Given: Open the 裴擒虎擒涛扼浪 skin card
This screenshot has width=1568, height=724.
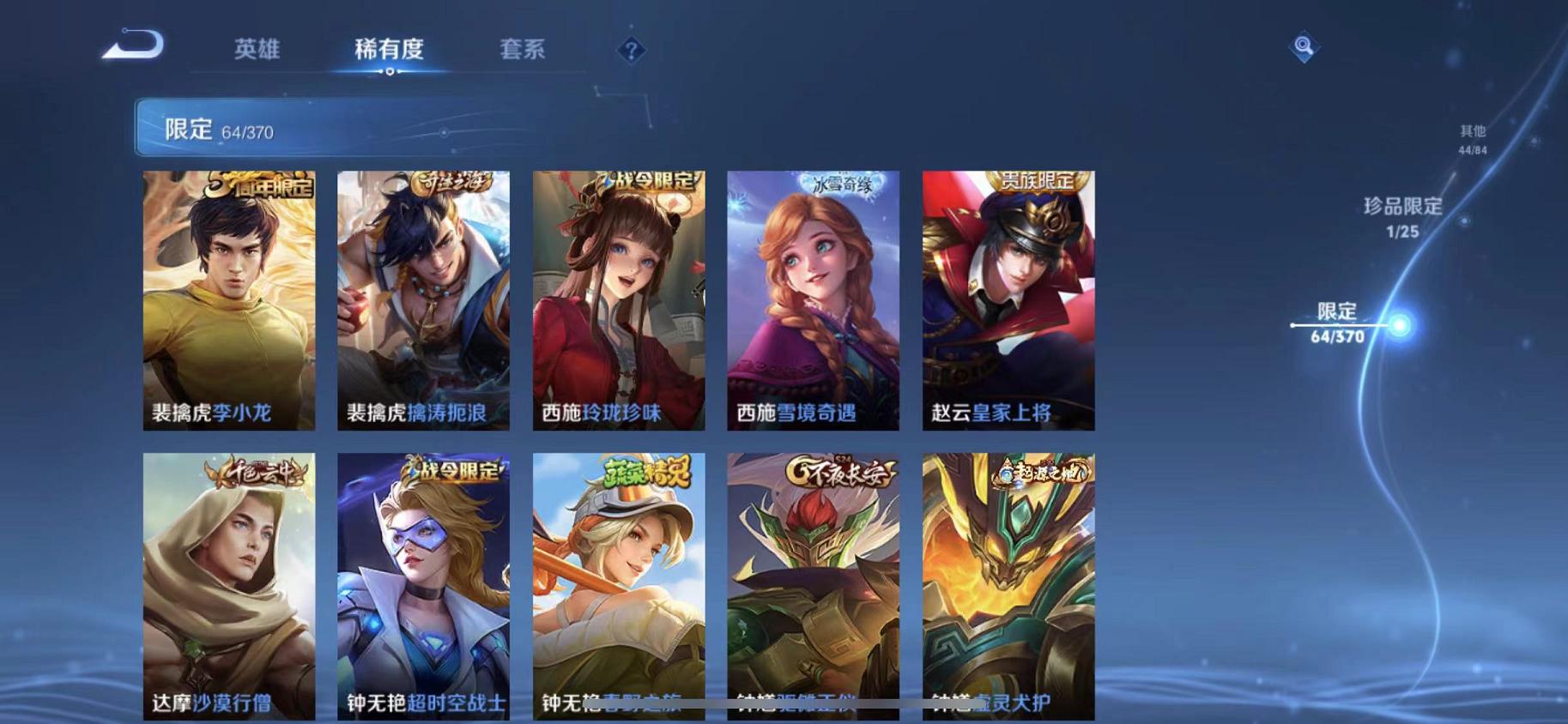Looking at the screenshot, I should tap(424, 302).
